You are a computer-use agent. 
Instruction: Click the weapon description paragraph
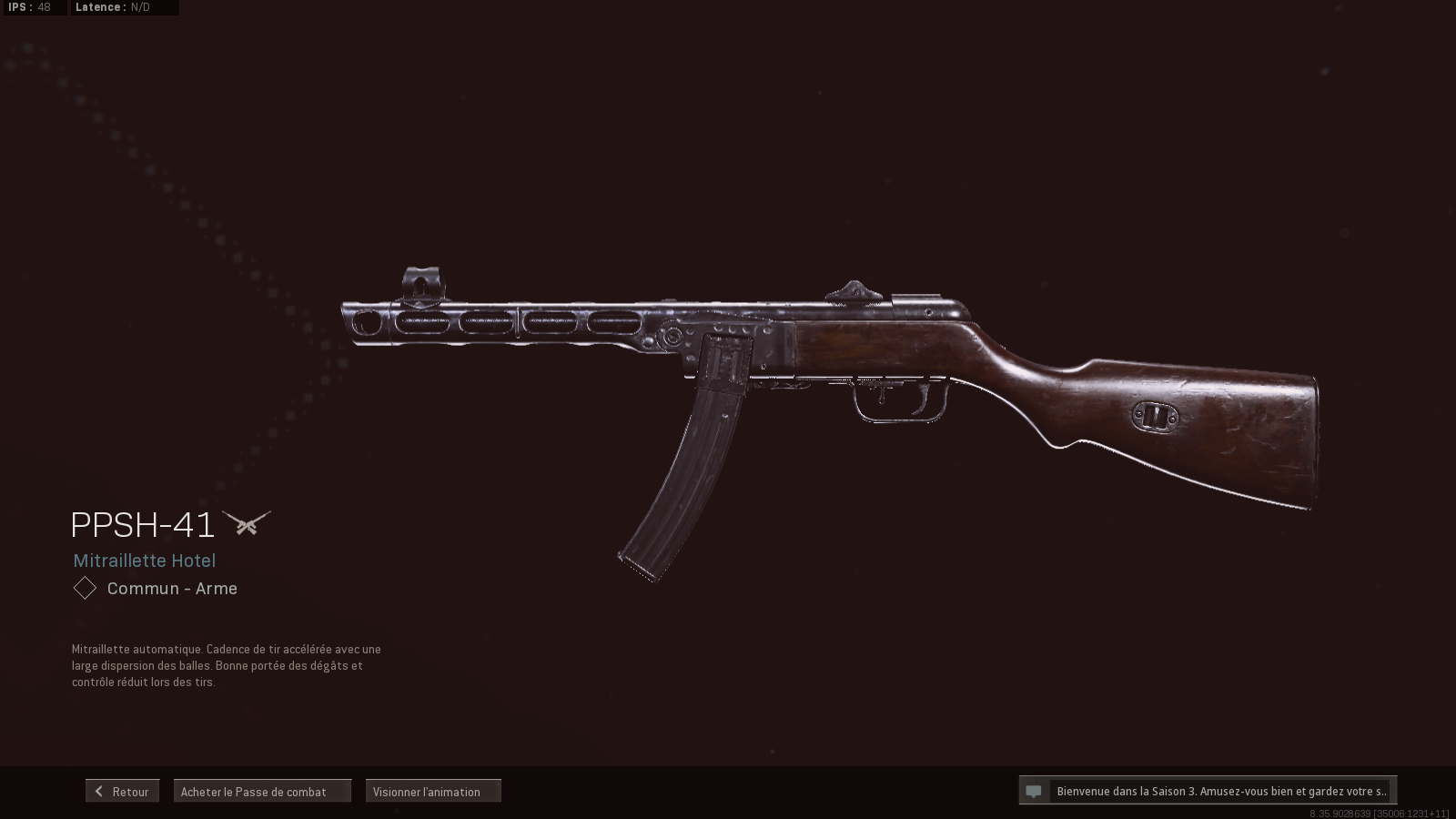[227, 666]
